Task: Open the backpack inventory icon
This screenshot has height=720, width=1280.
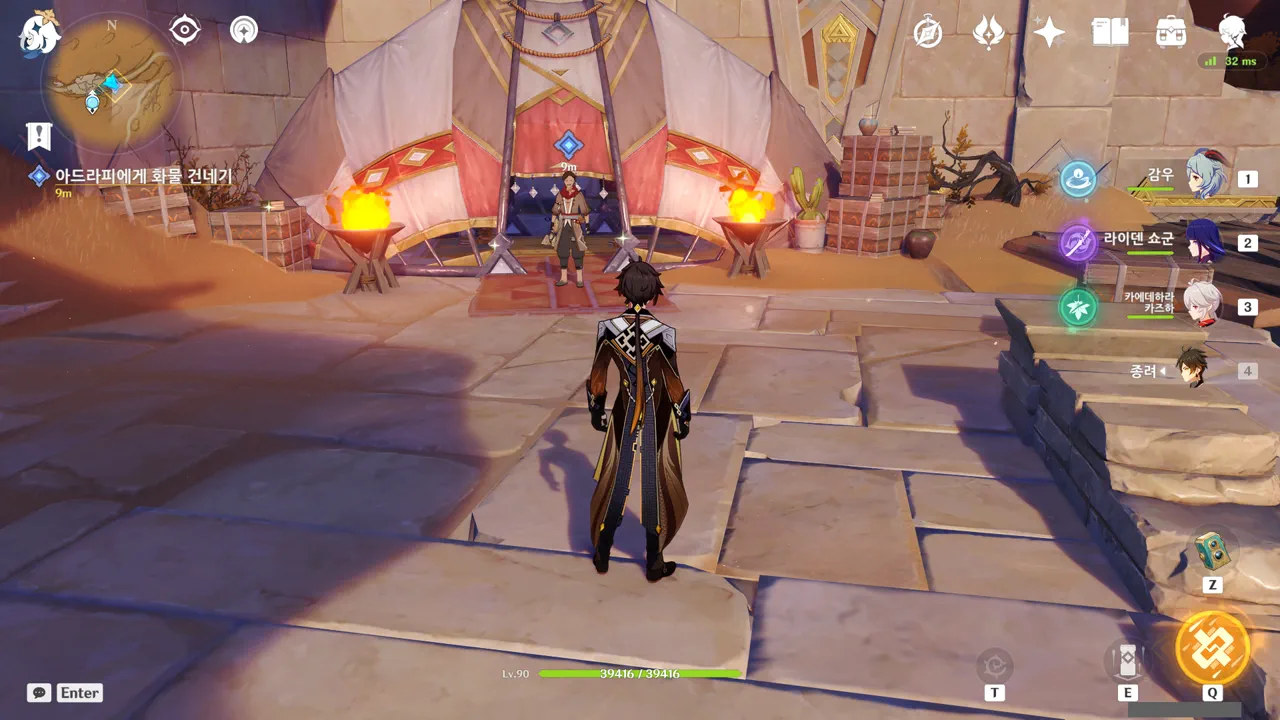Action: coord(1170,33)
